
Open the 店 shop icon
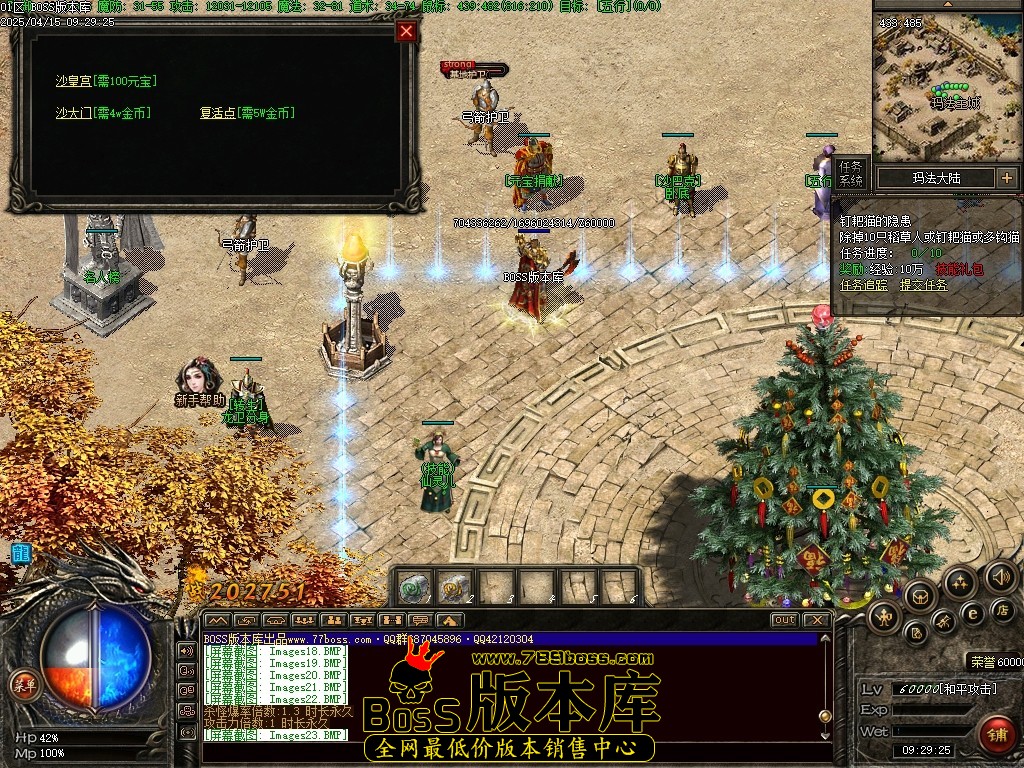click(x=1002, y=608)
